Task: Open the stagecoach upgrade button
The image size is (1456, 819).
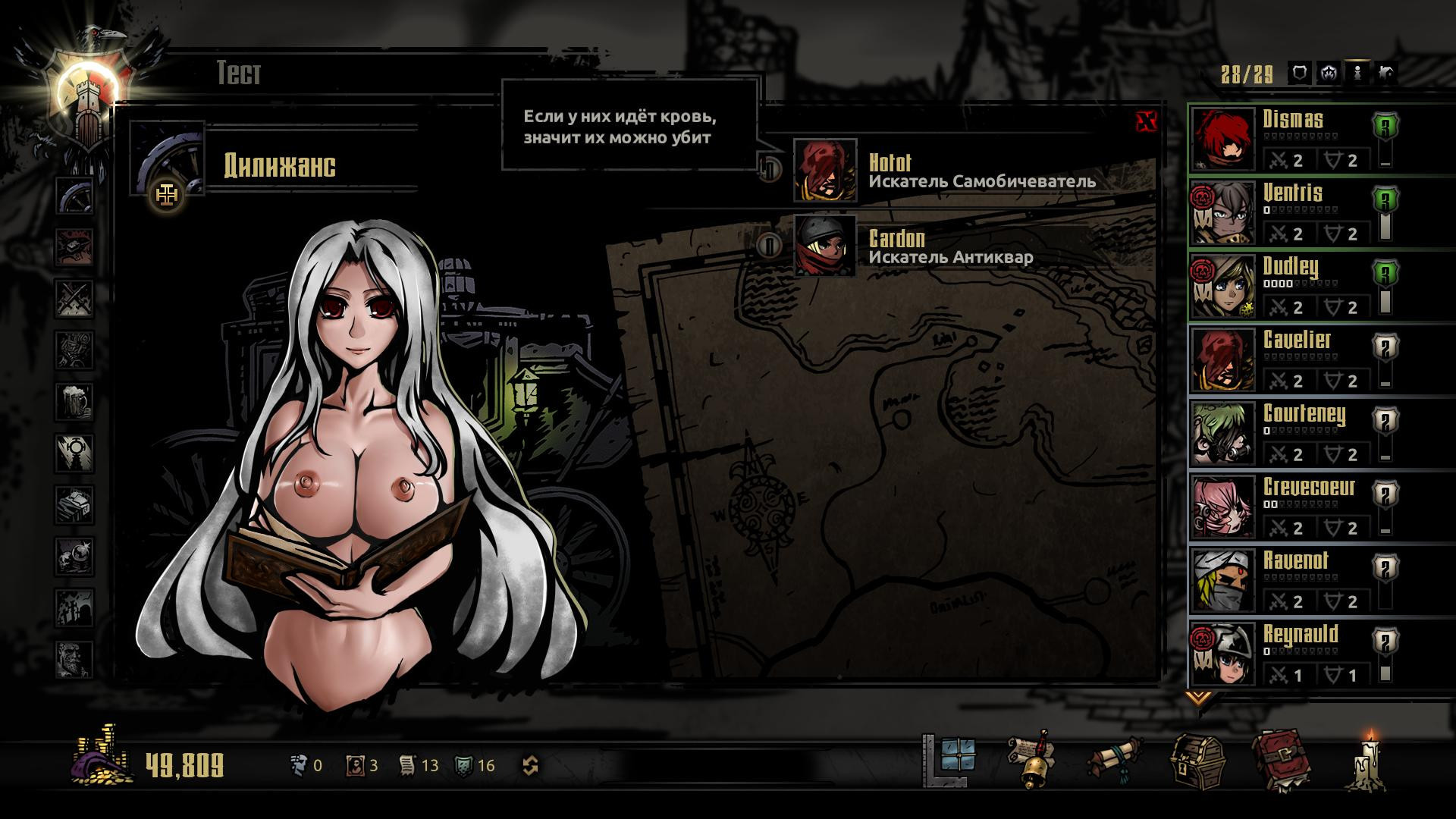Action: point(167,196)
